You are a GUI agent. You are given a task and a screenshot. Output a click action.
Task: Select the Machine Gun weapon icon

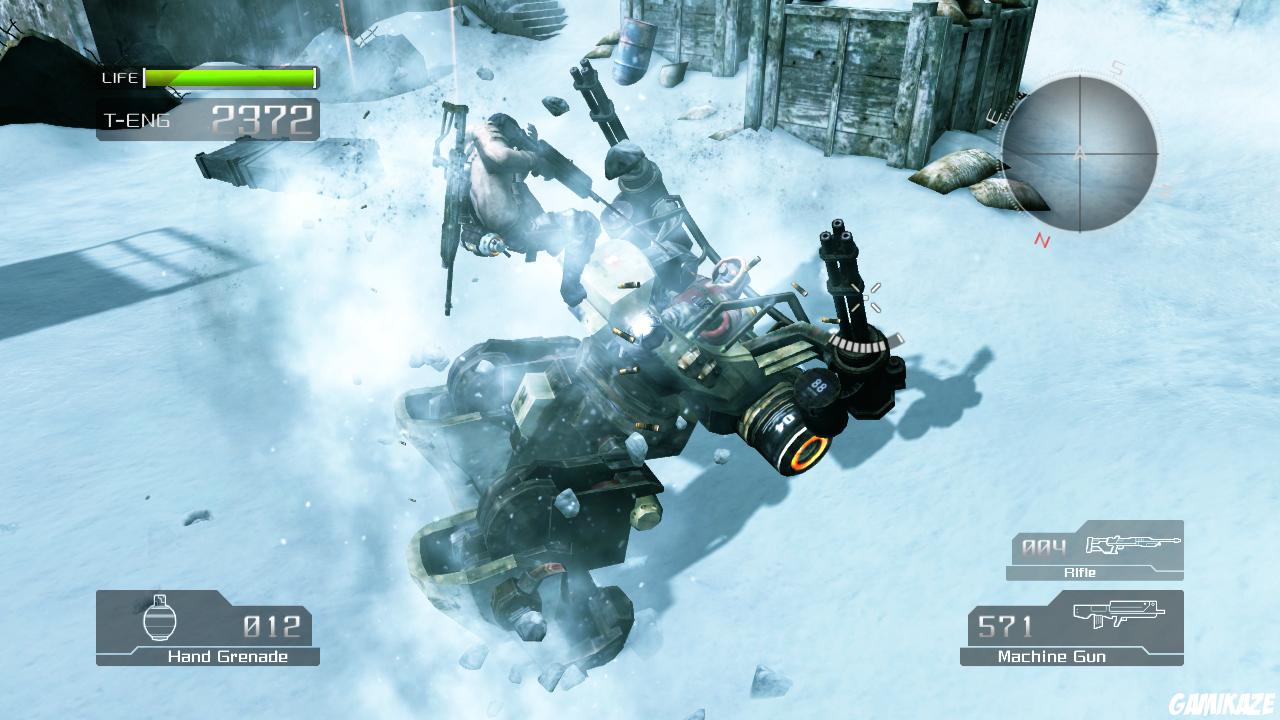[1120, 616]
